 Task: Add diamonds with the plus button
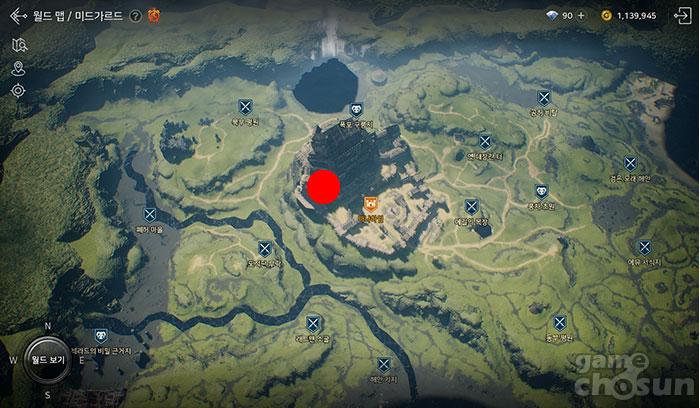pos(581,16)
